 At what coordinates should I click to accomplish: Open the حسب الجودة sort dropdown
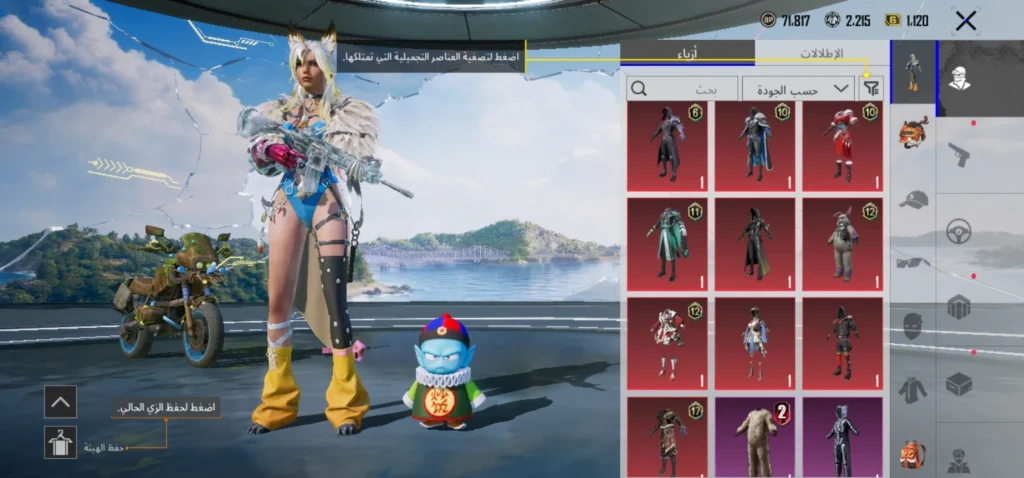tap(798, 88)
